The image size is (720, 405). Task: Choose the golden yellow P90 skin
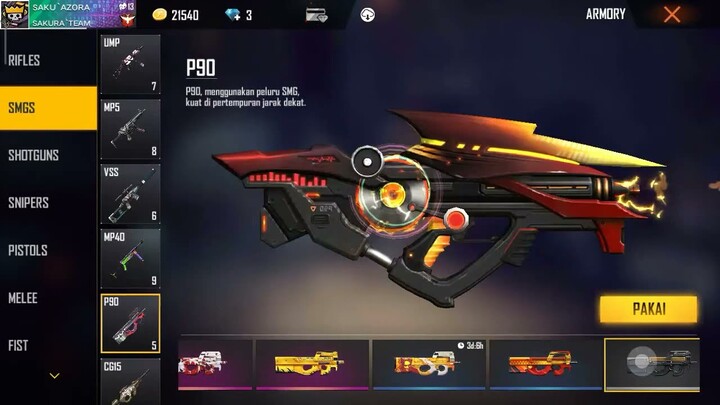point(311,365)
